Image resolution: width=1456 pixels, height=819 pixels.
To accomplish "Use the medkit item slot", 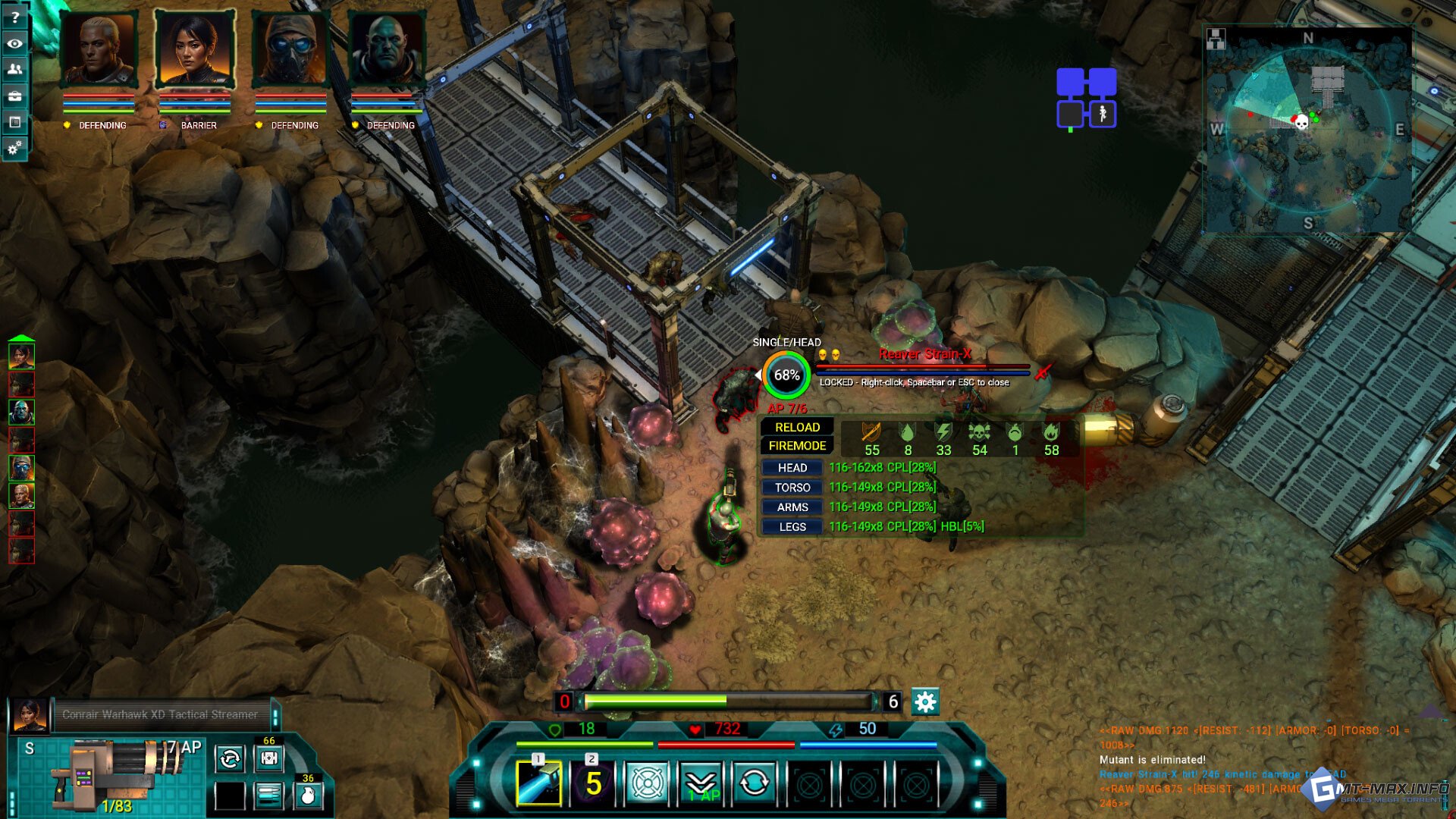I will tap(269, 758).
